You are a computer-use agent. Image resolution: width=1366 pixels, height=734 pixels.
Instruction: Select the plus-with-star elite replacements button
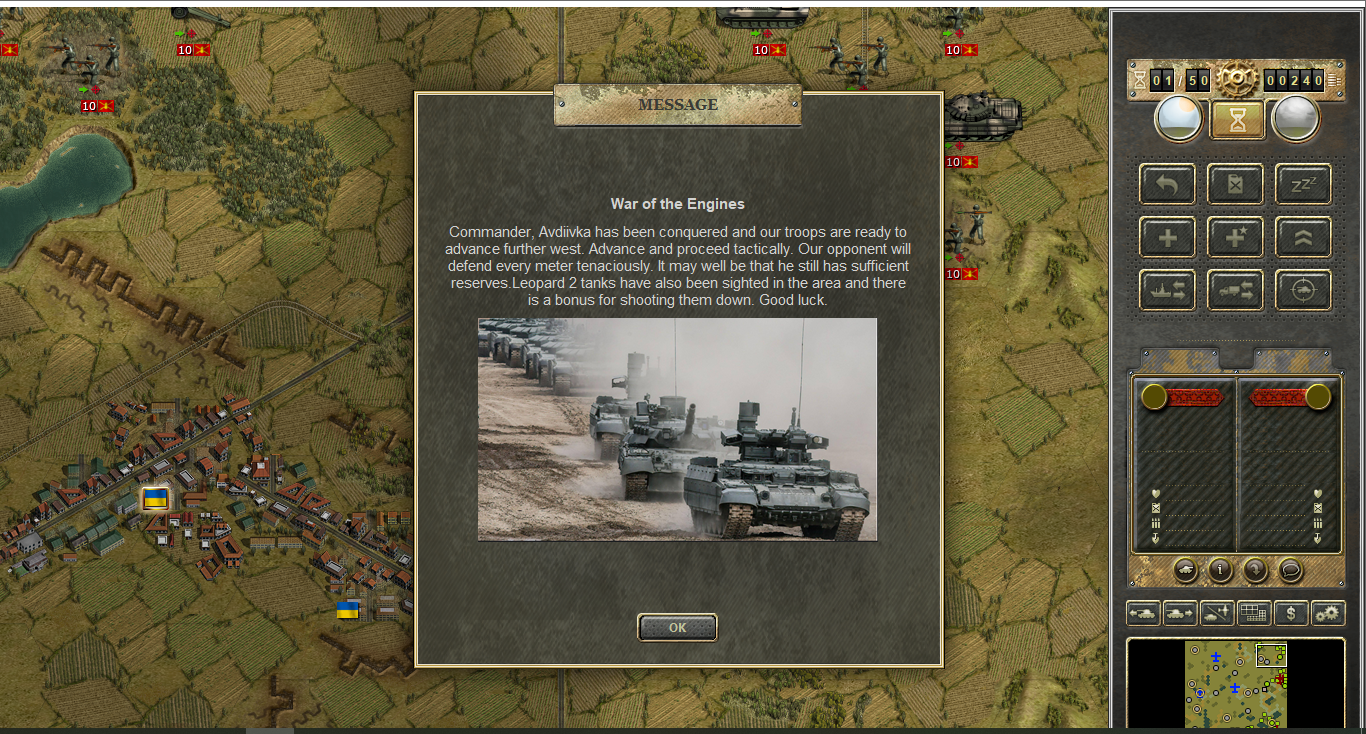(1235, 237)
